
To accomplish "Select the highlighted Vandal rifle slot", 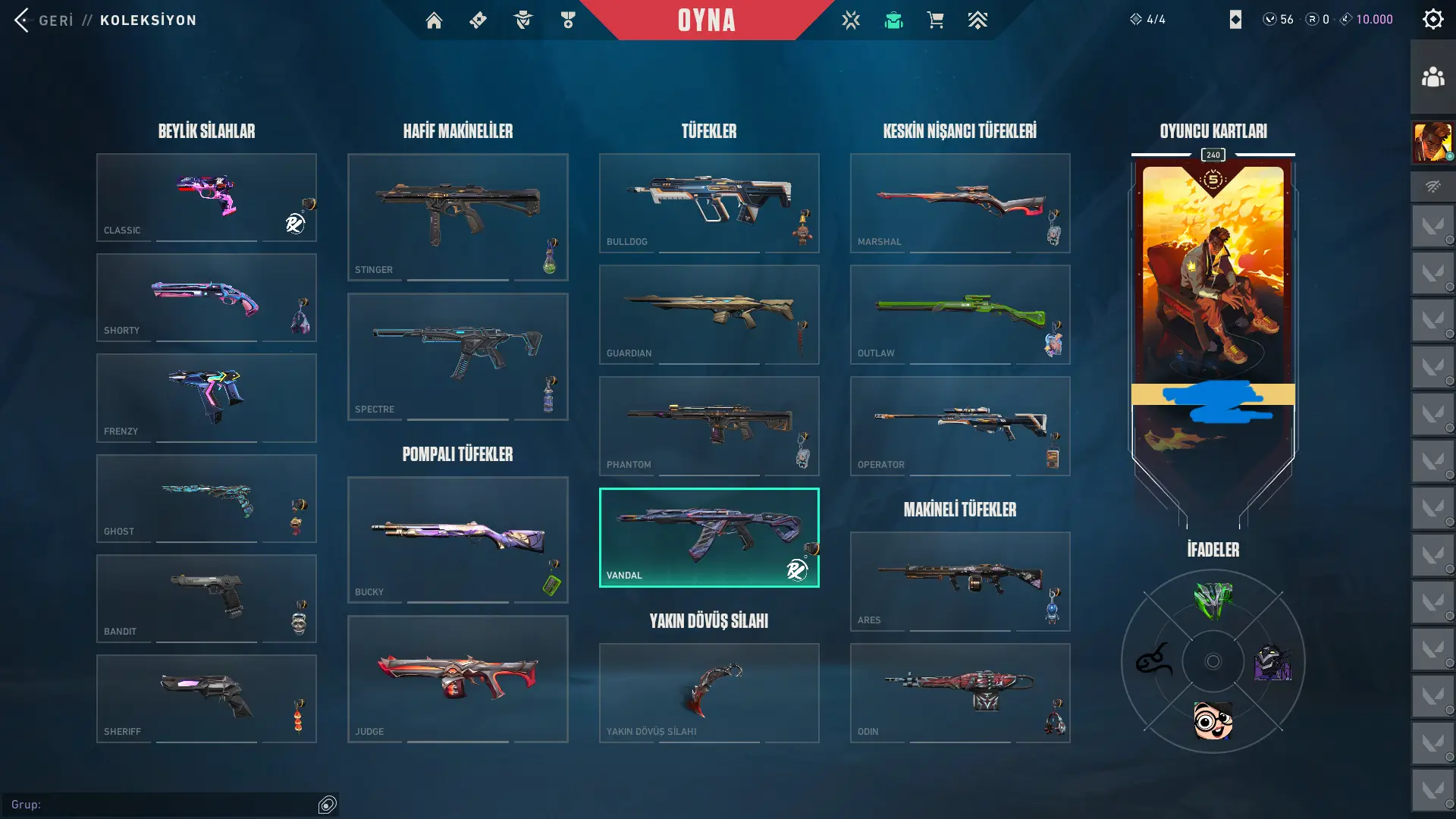I will click(708, 537).
